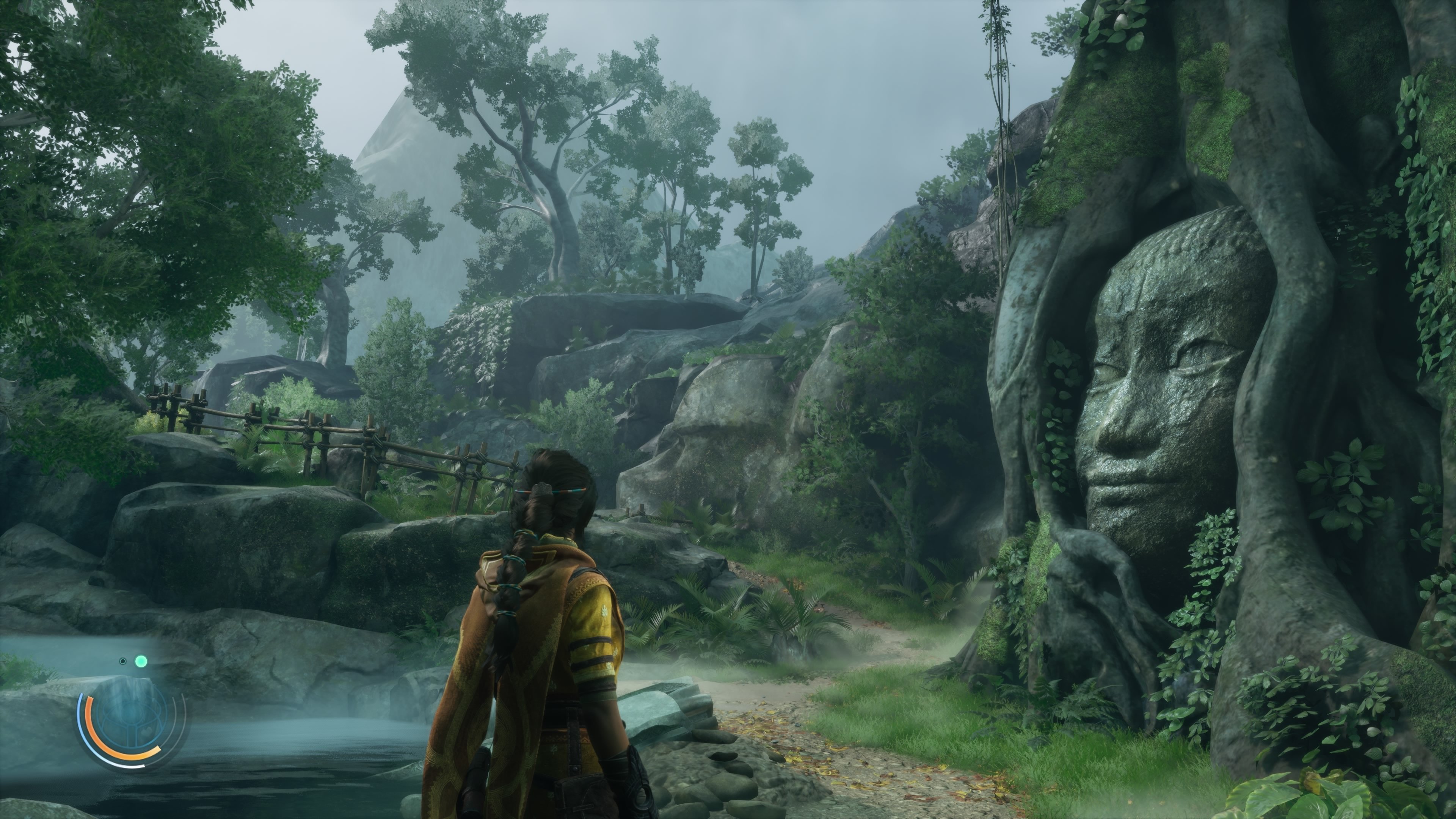Image resolution: width=1456 pixels, height=819 pixels.
Task: Click the small dark ring indicator
Action: coord(122,661)
